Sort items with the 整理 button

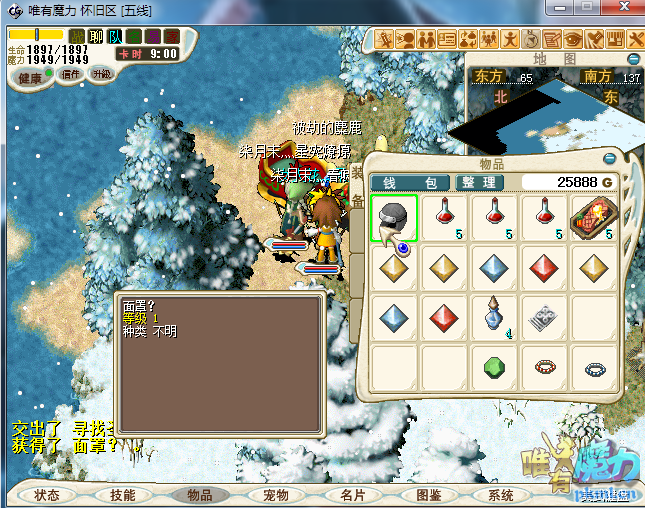coord(479,182)
